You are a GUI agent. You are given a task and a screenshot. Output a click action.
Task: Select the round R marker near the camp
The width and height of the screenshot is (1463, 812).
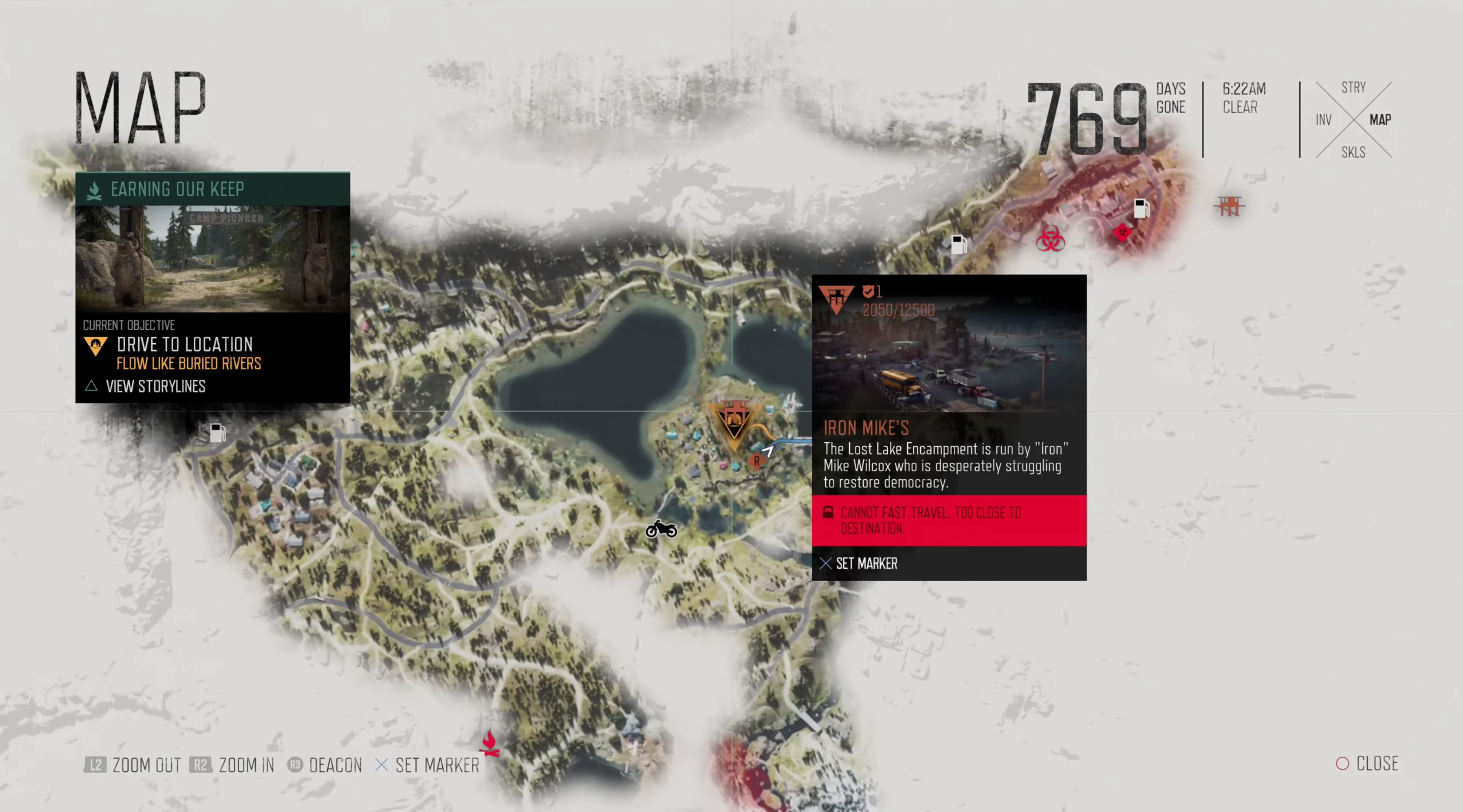point(756,461)
